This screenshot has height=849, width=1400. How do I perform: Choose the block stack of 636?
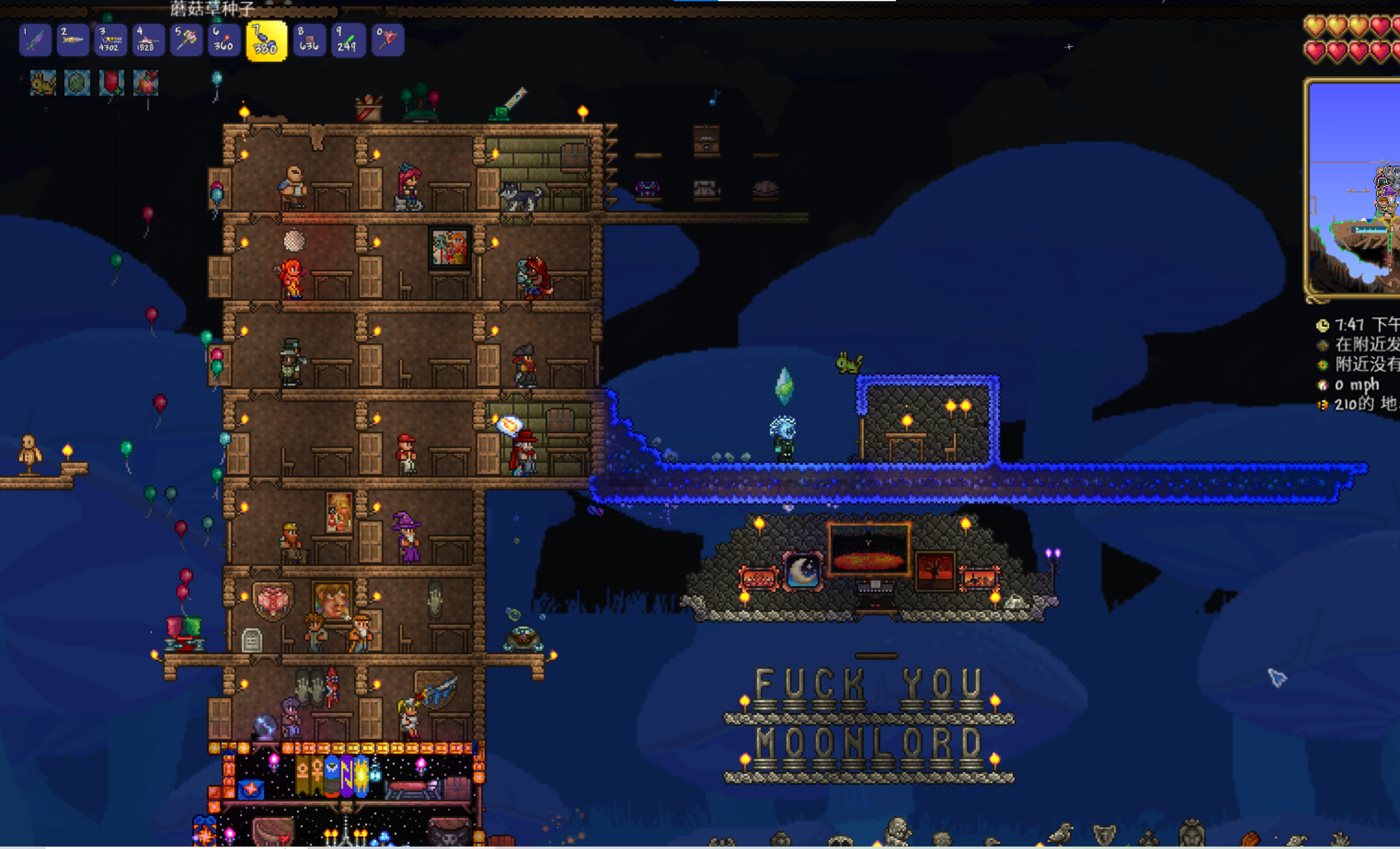tap(309, 40)
